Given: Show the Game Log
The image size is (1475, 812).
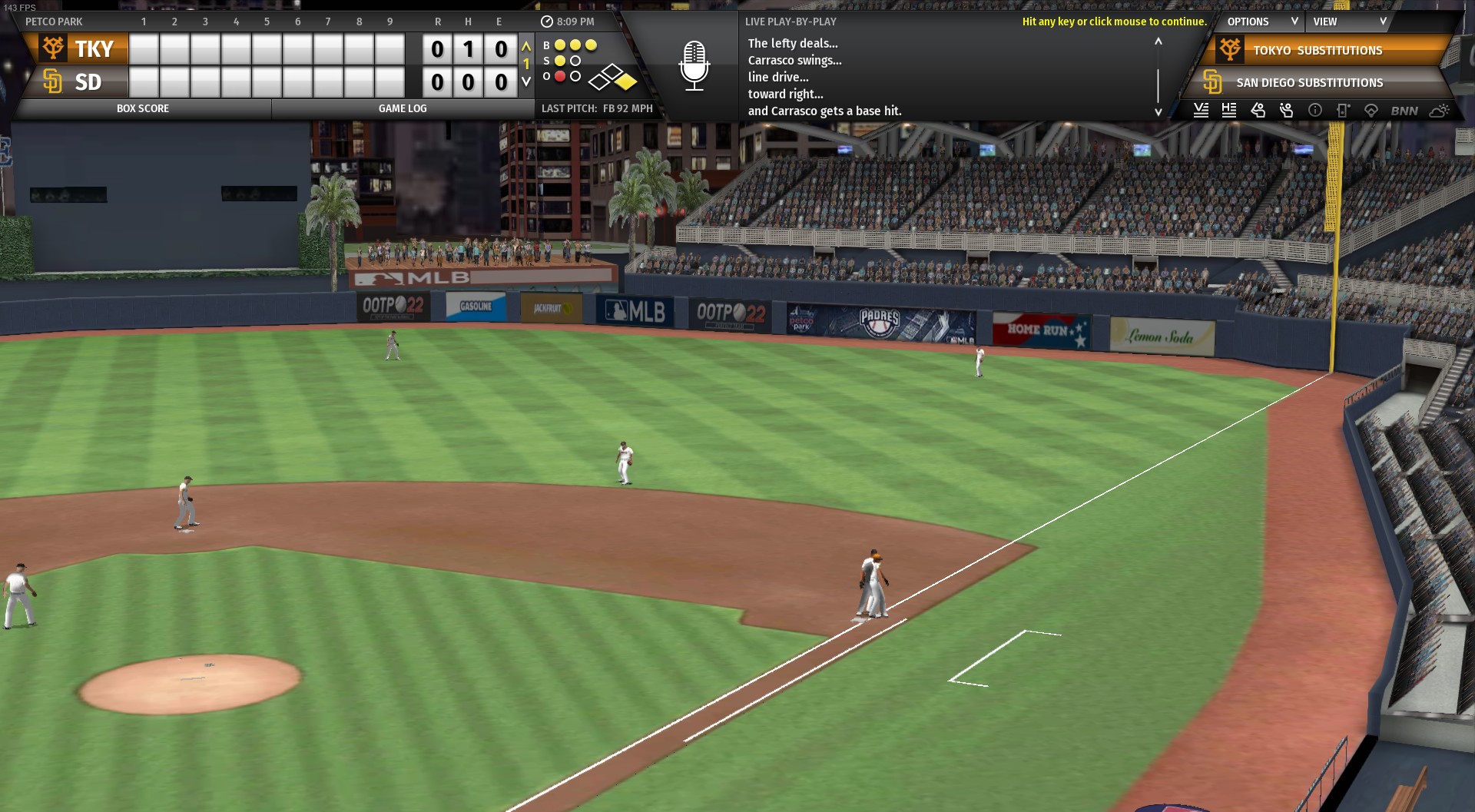Looking at the screenshot, I should pos(403,109).
